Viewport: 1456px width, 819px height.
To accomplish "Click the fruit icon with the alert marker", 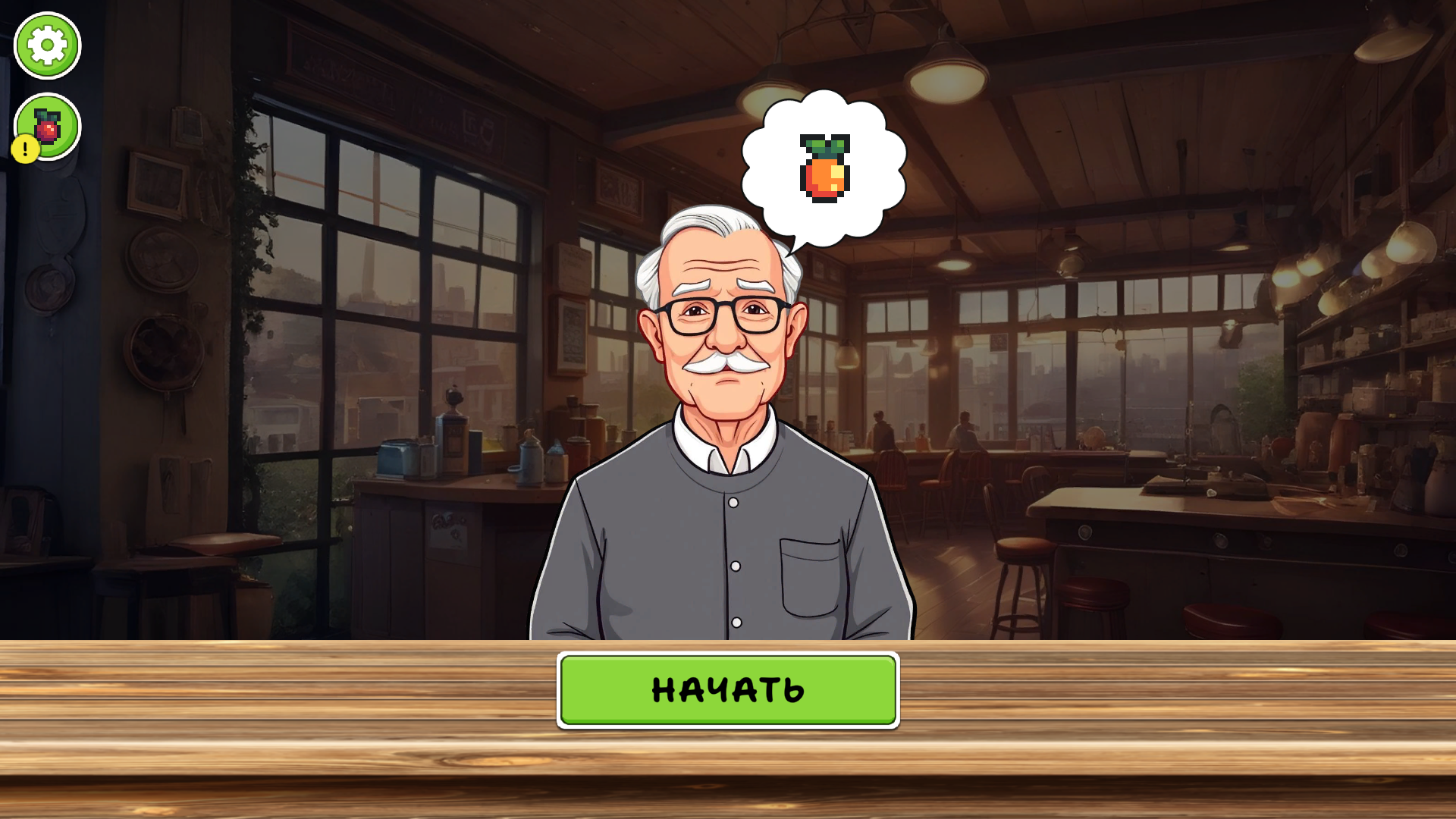I will 47,127.
